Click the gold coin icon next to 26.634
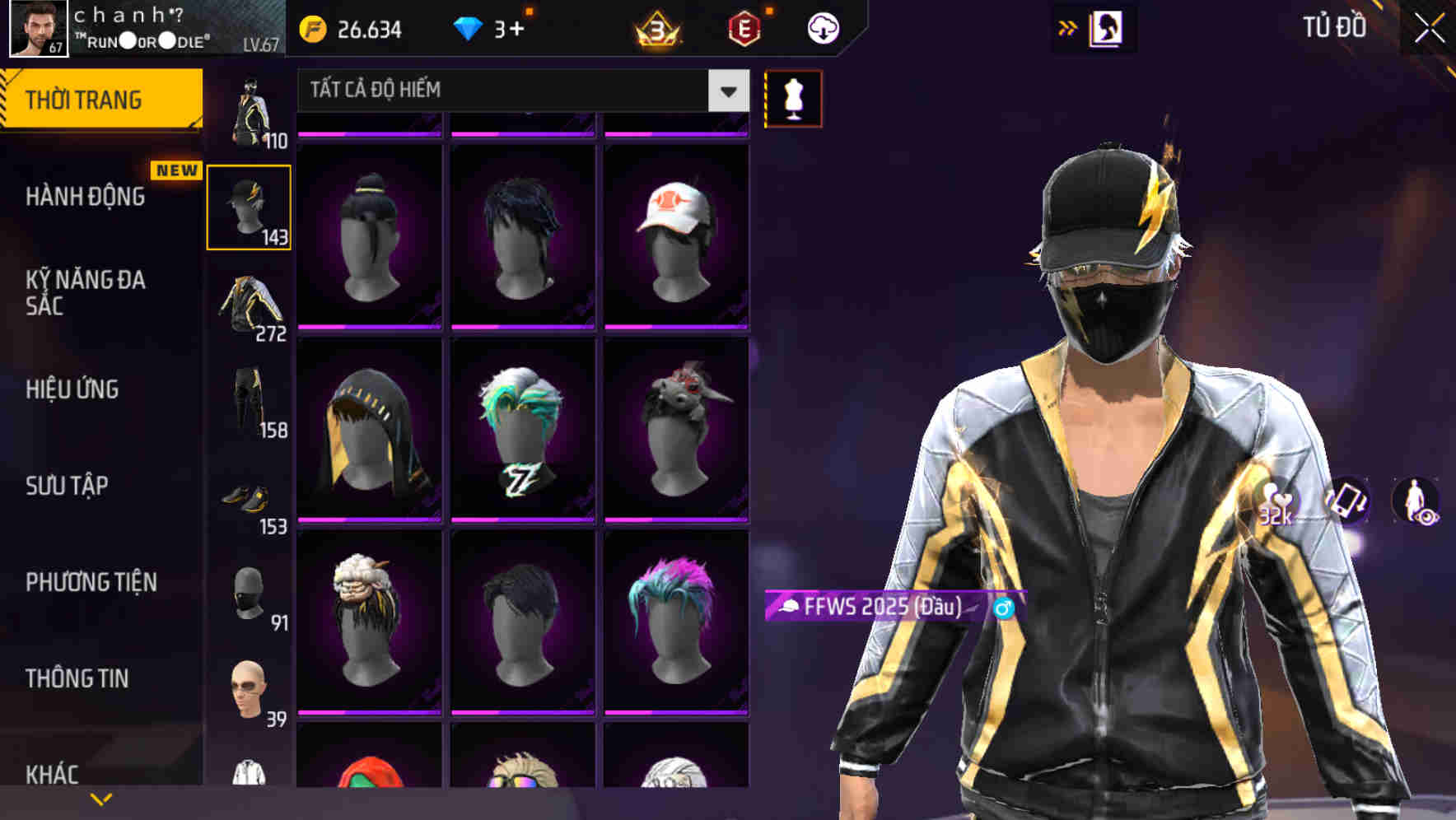Viewport: 1456px width, 820px height. (x=312, y=27)
